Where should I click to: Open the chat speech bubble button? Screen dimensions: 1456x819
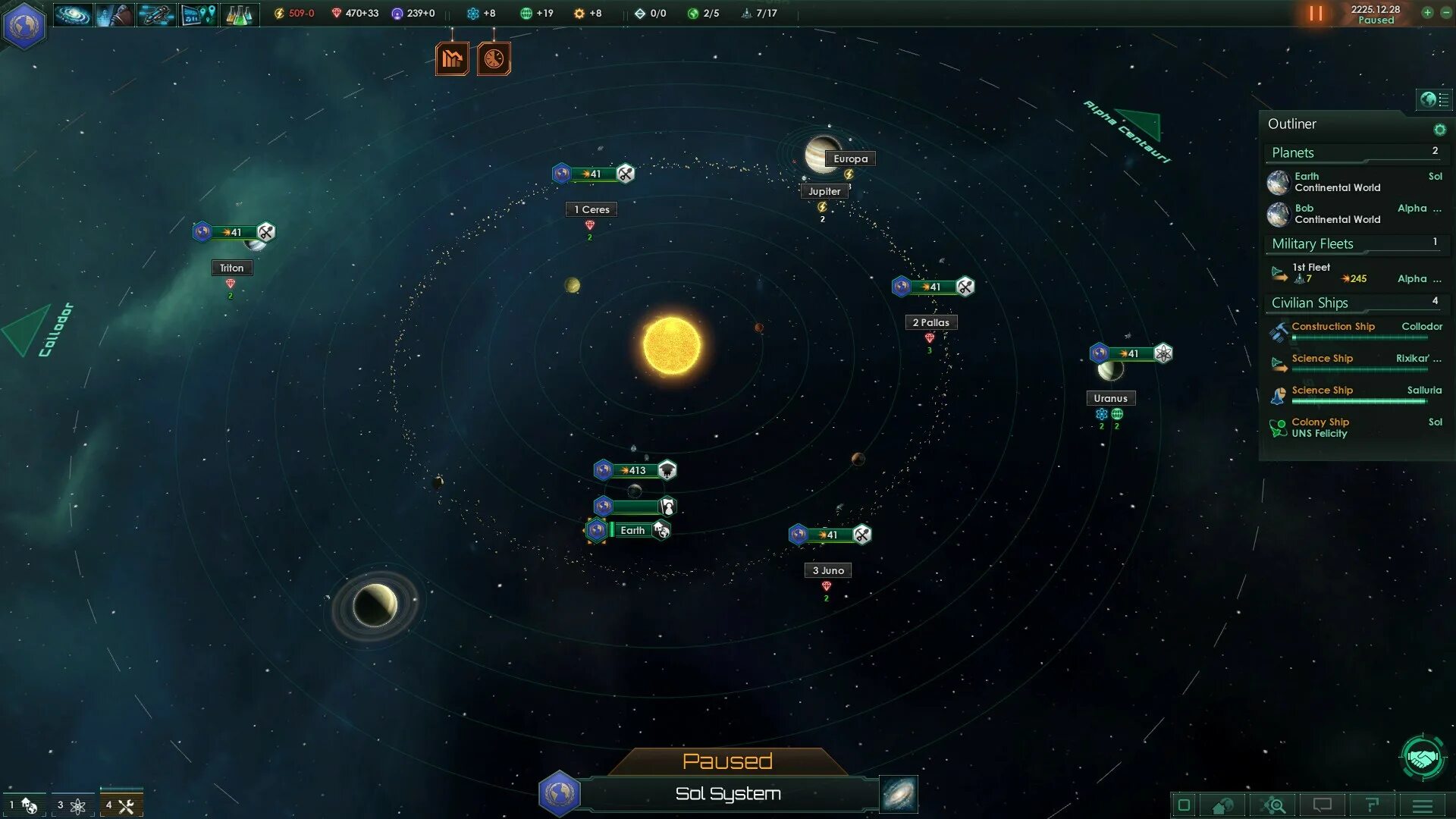pyautogui.click(x=1323, y=805)
